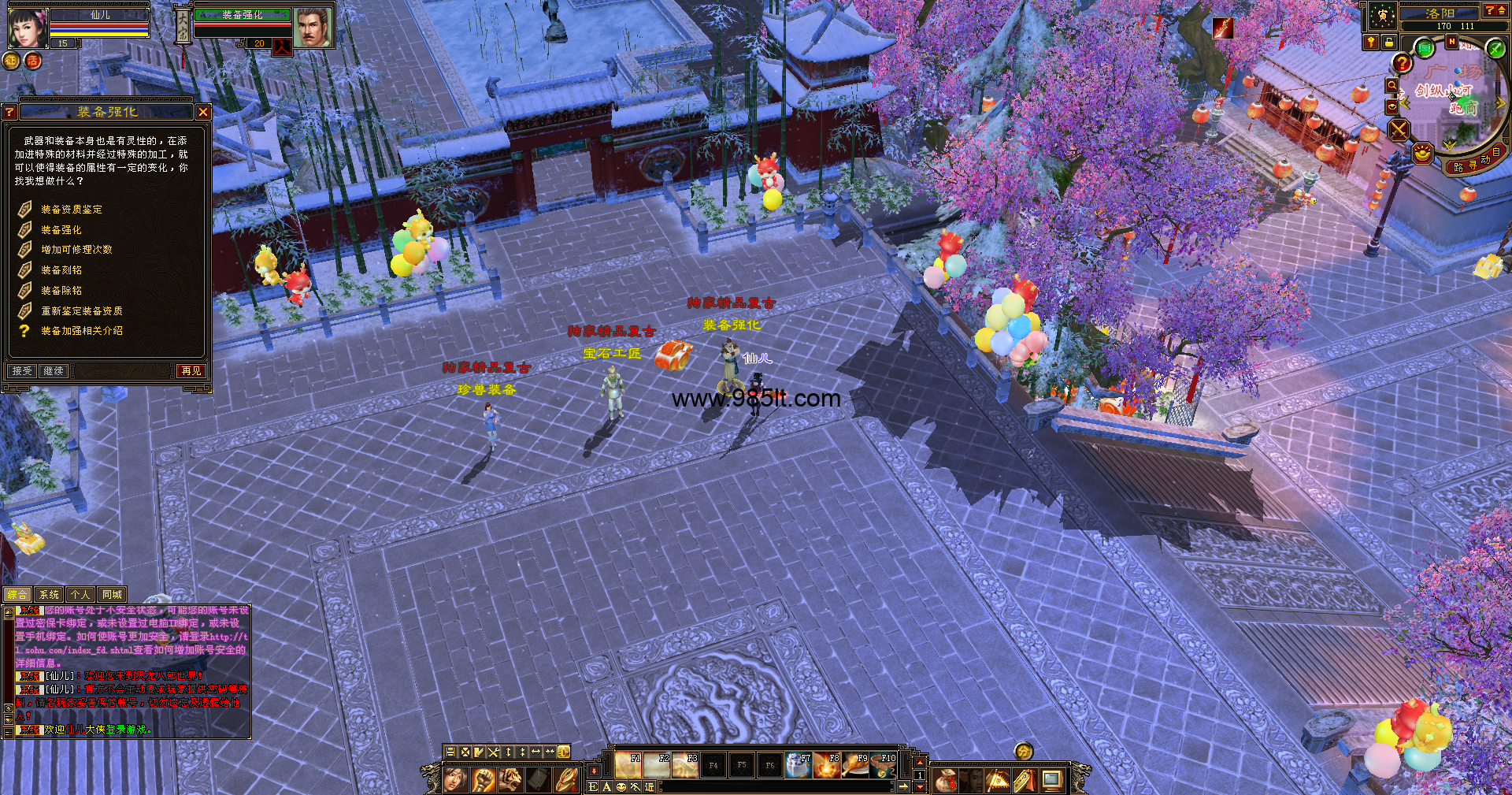Choose the 装备资质鉴定 dialogue option

coord(72,210)
